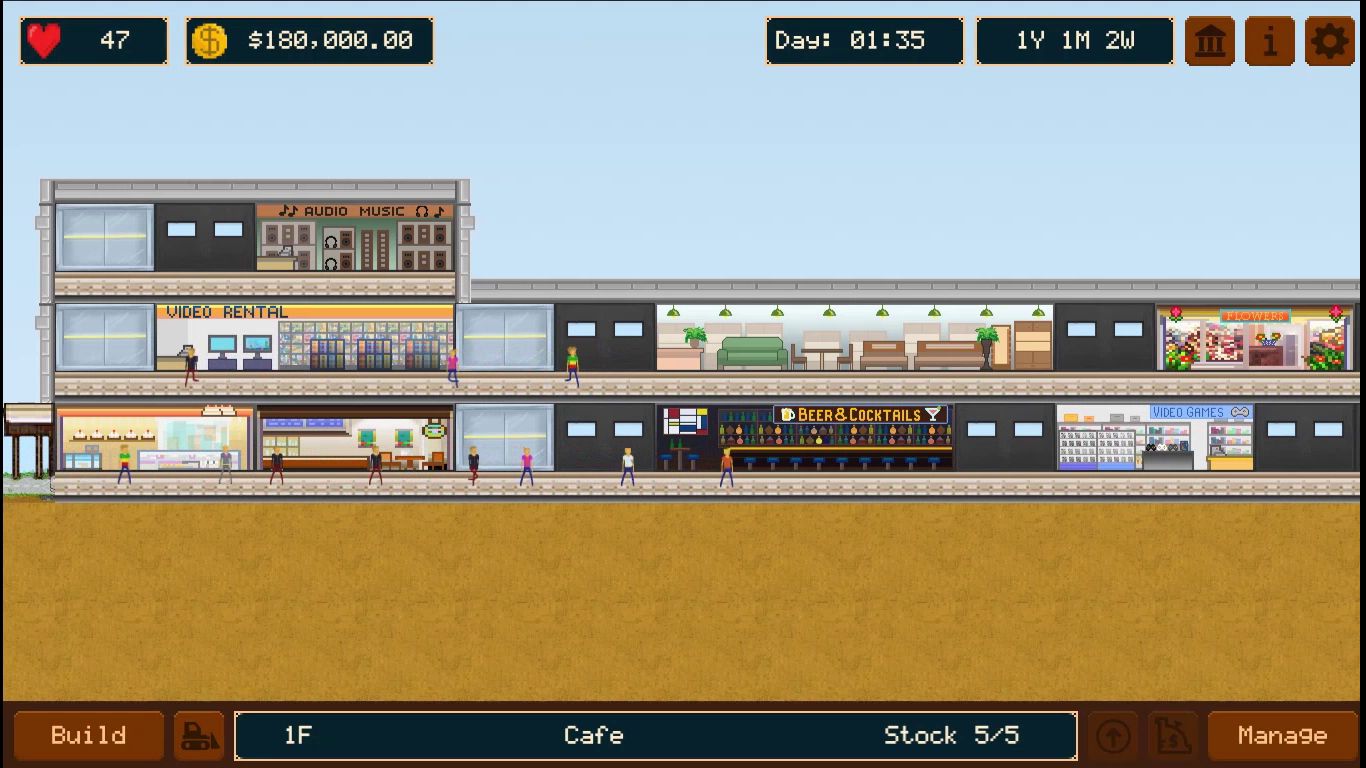Open the Manage panel
Viewport: 1366px width, 768px height.
[x=1283, y=735]
